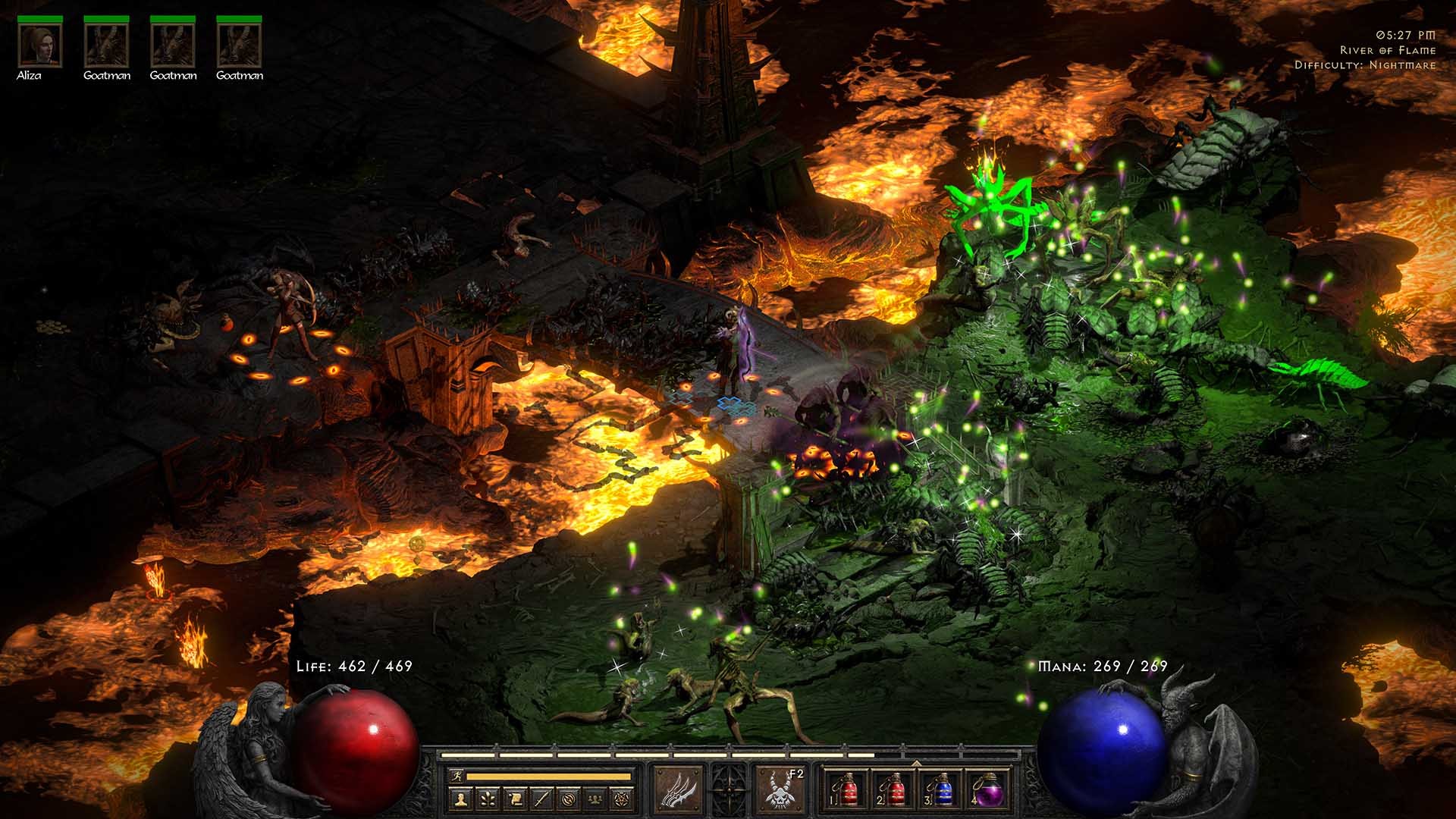Open the character sheet bust icon
Viewport: 1456px width, 819px height.
pyautogui.click(x=460, y=799)
